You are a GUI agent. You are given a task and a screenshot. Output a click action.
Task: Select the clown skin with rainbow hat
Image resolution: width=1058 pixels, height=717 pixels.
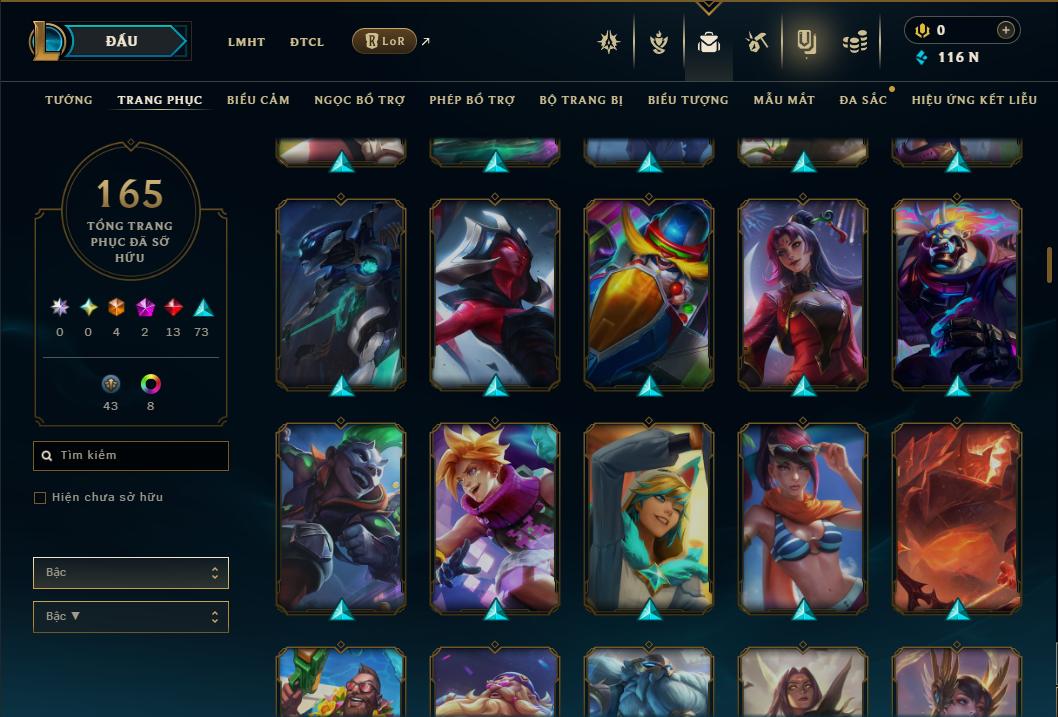coord(649,293)
